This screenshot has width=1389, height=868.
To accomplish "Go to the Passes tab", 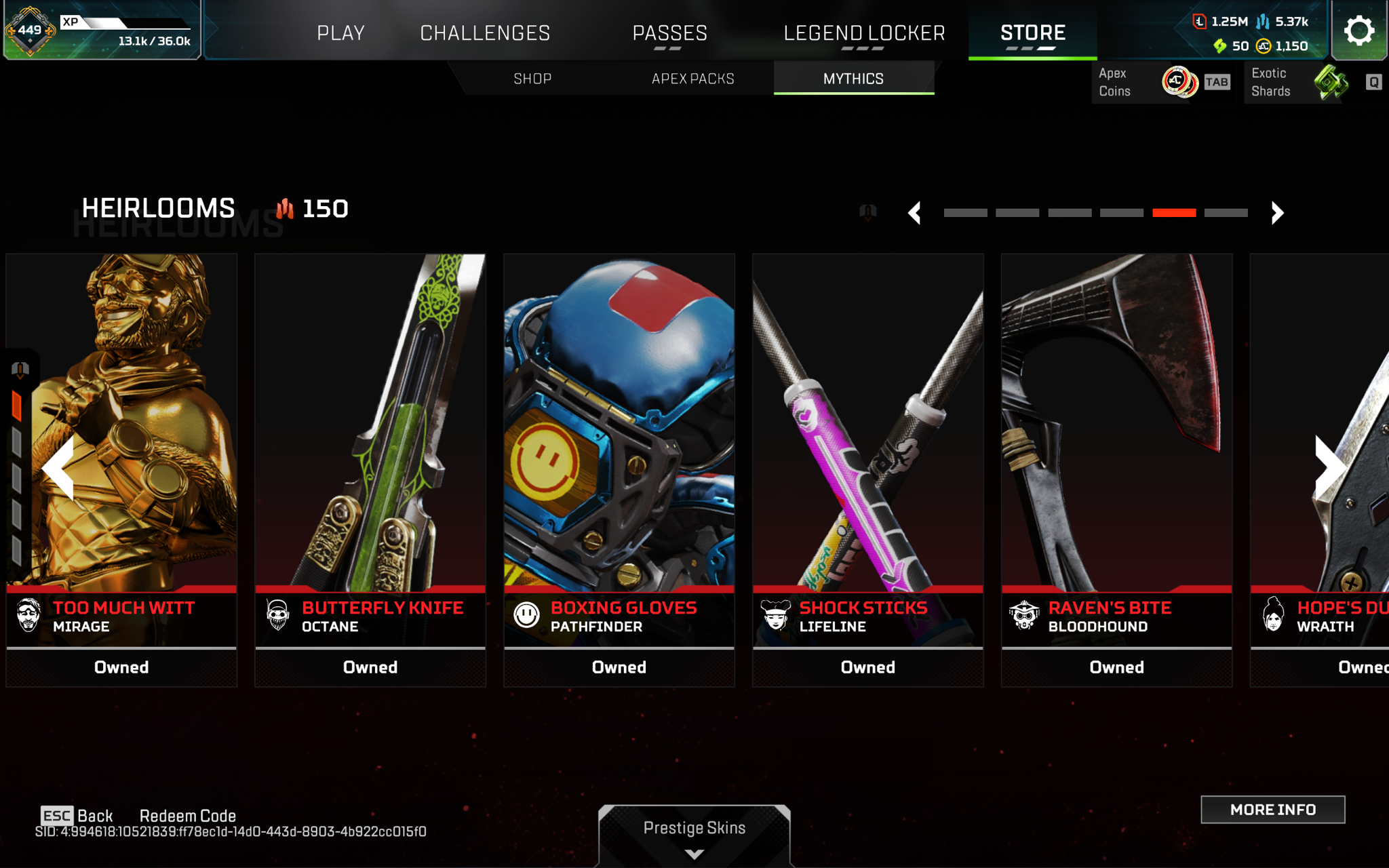I will [x=669, y=33].
